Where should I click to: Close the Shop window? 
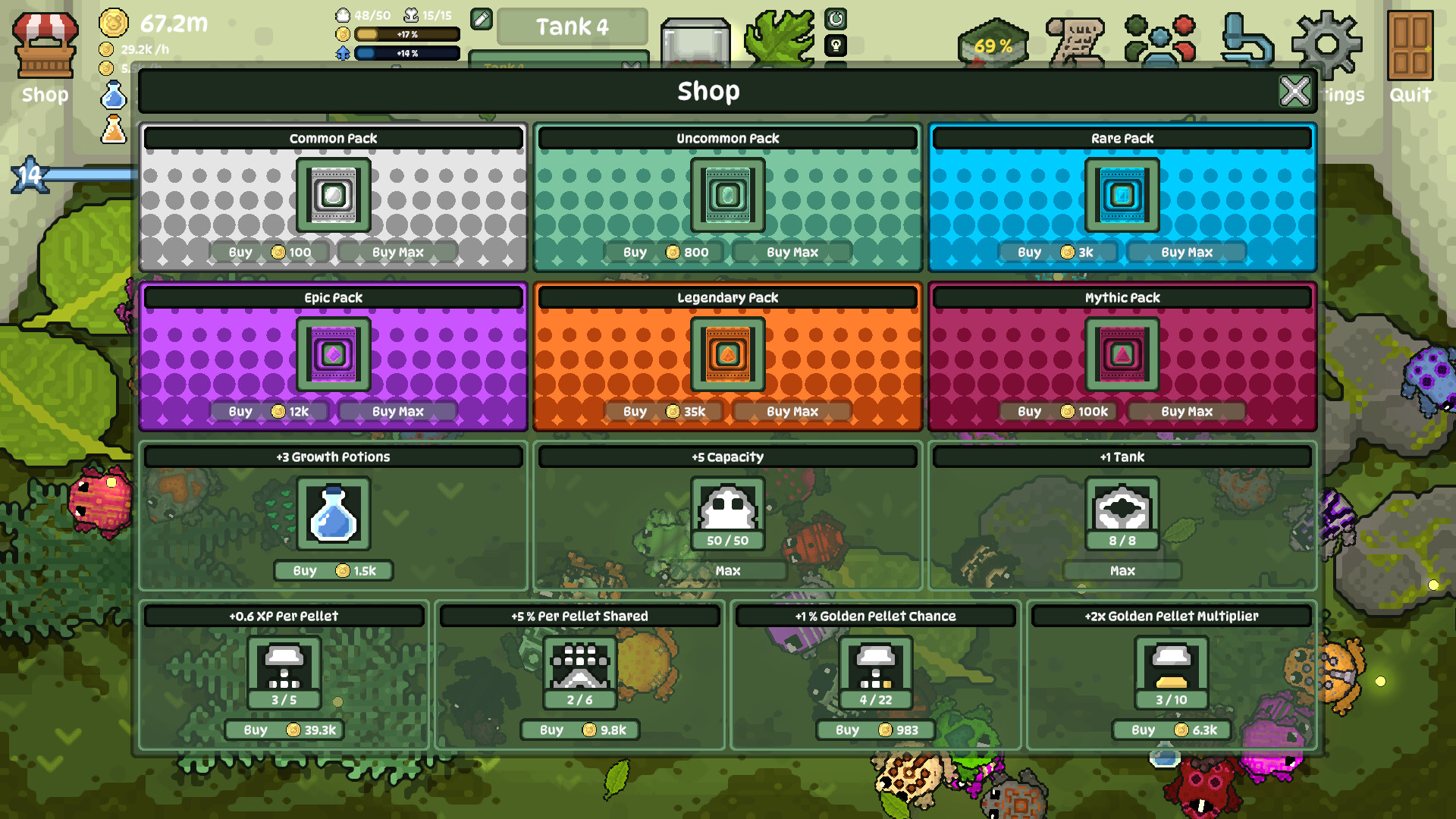pos(1294,91)
